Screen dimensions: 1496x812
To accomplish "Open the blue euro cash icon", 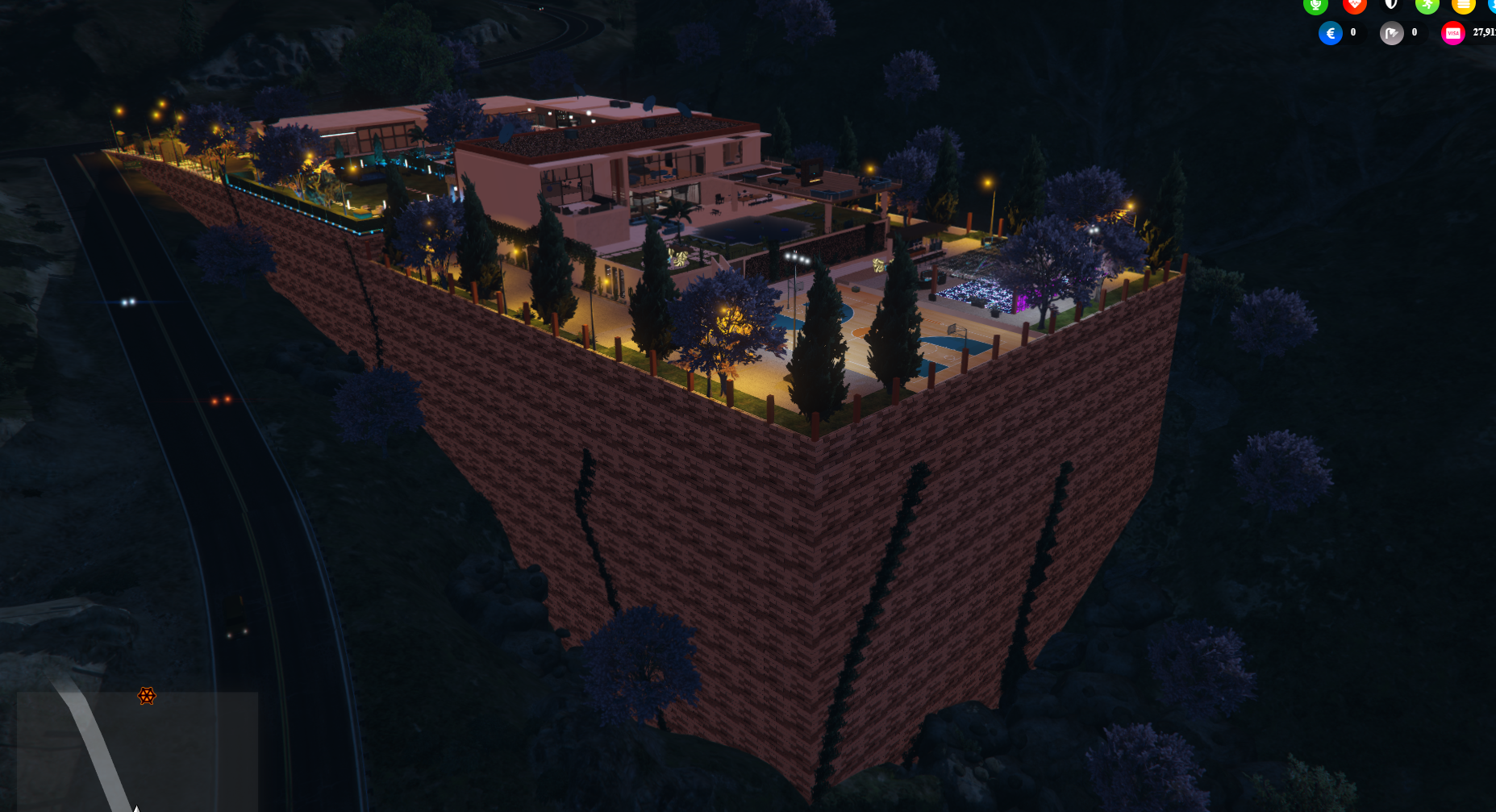I will [x=1331, y=33].
